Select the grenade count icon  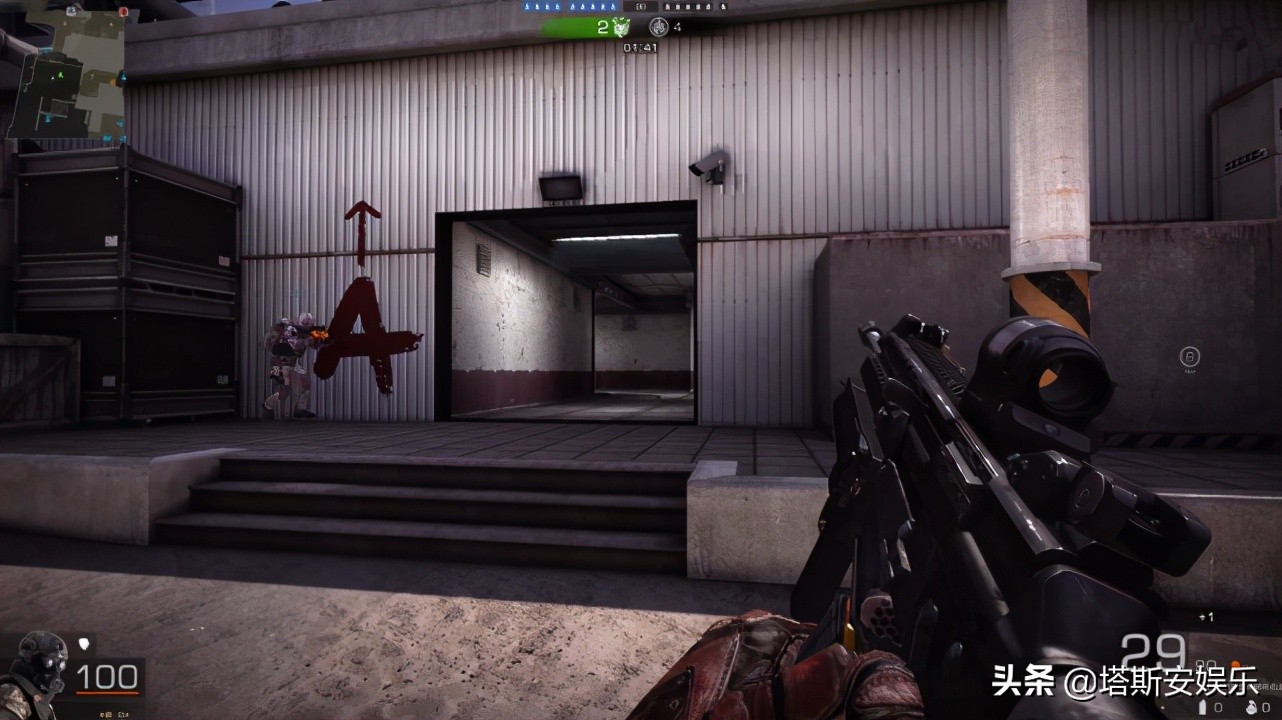point(1252,707)
